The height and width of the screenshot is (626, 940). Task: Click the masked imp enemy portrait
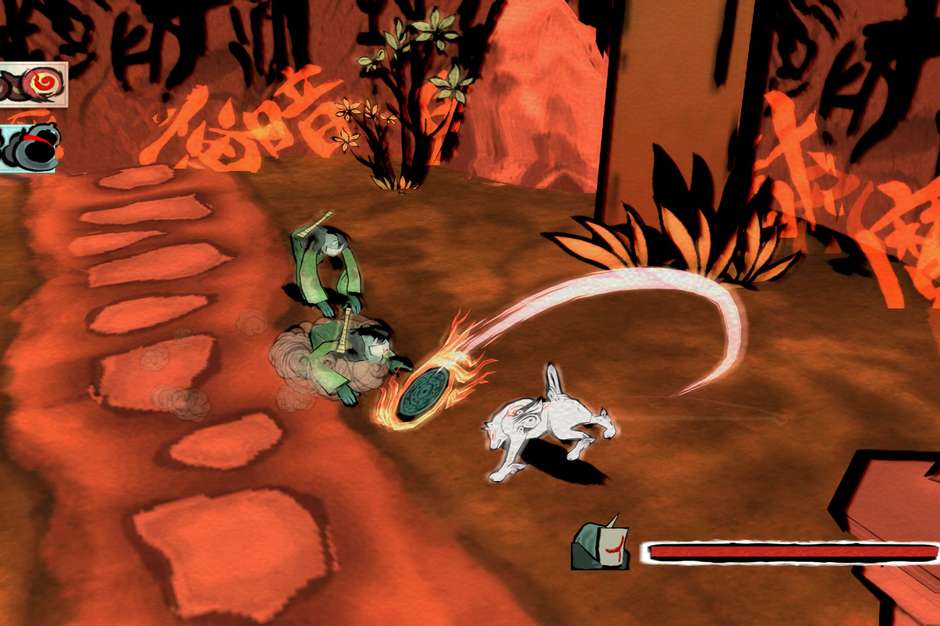pyautogui.click(x=600, y=546)
